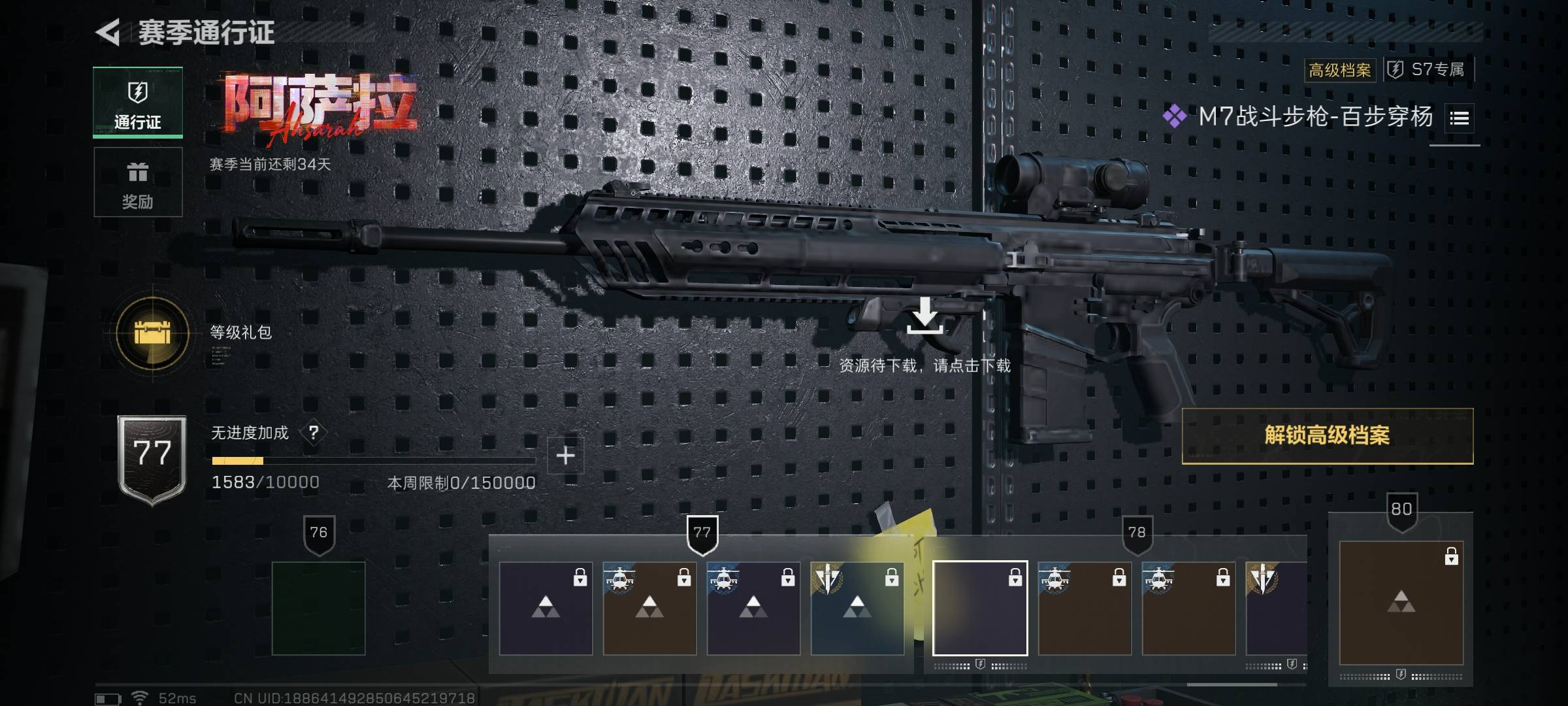Open the 等级礼包 level gift pack
The height and width of the screenshot is (706, 1568).
click(152, 333)
